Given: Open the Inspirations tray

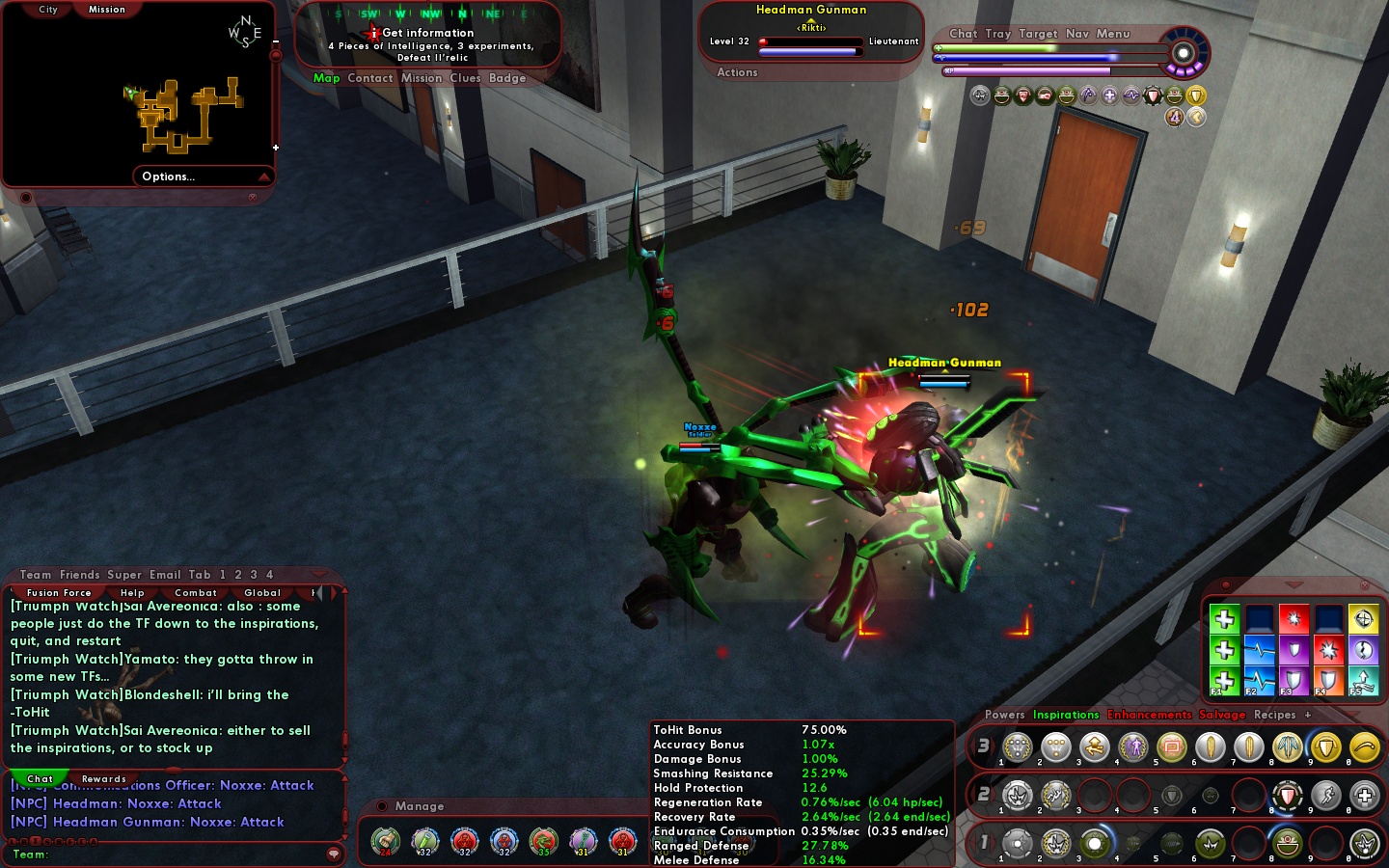Looking at the screenshot, I should tap(1066, 715).
